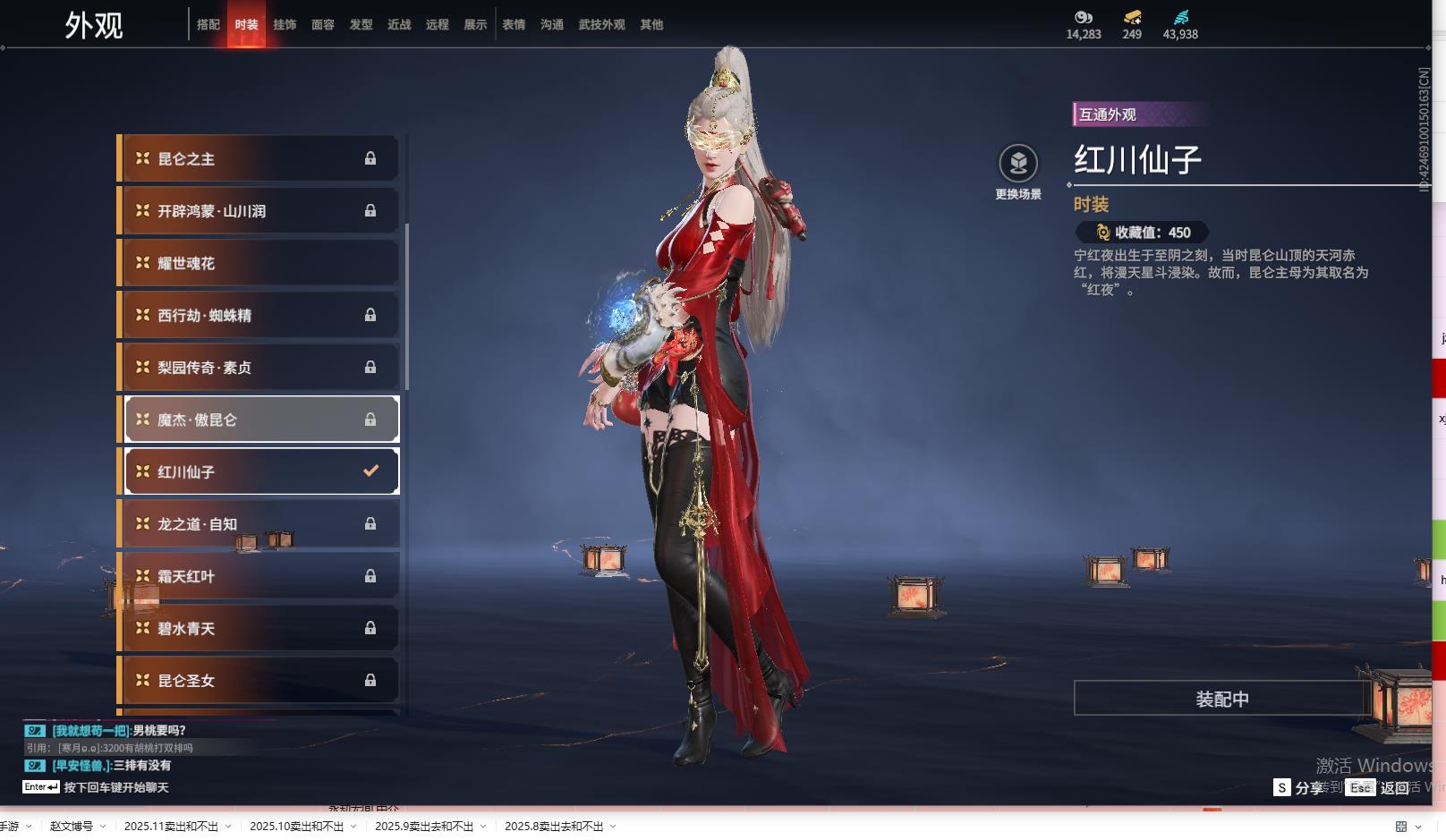Choose the 龙之道·自知 outfit

pos(259,524)
